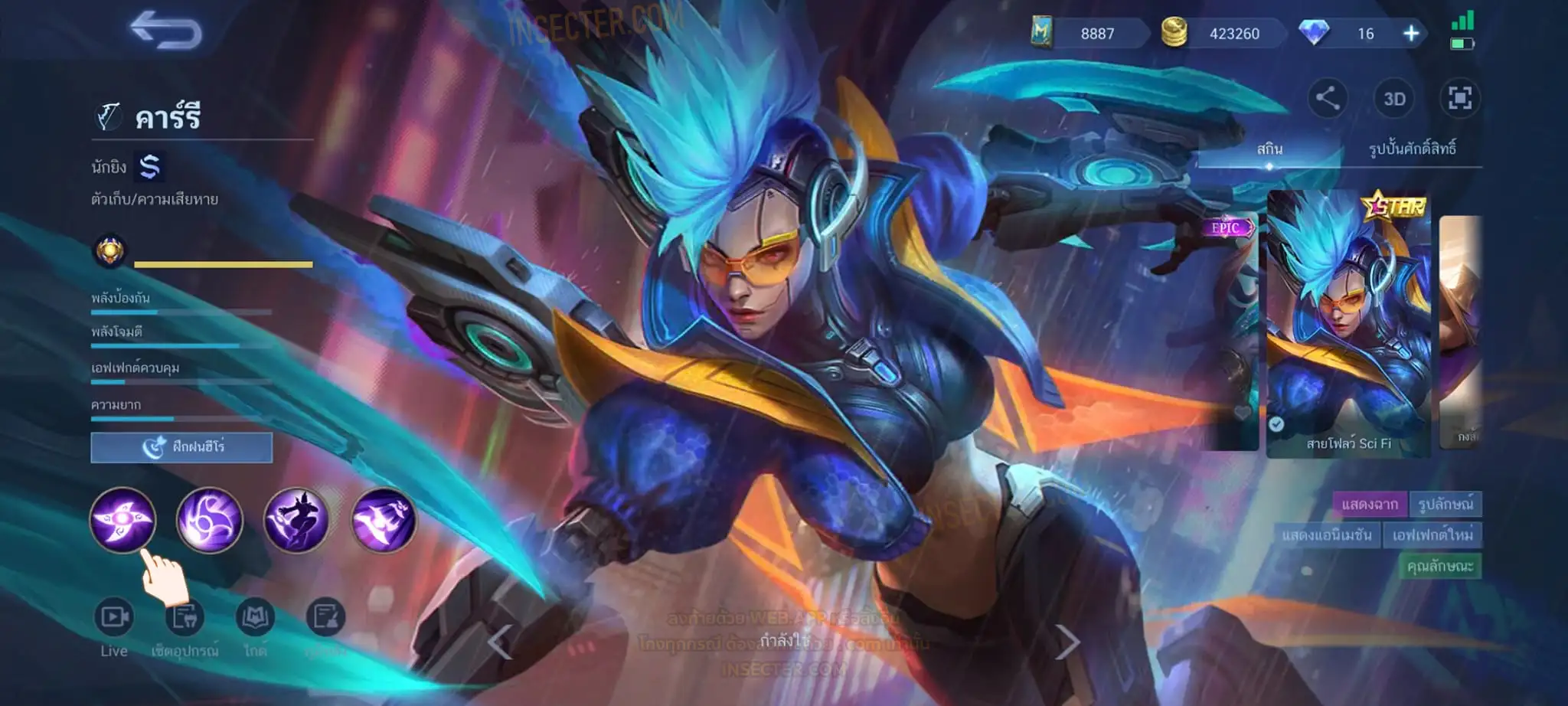Screen dimensions: 1568x706
Task: Select the Sci Fi STAR skin card
Action: tap(1348, 325)
